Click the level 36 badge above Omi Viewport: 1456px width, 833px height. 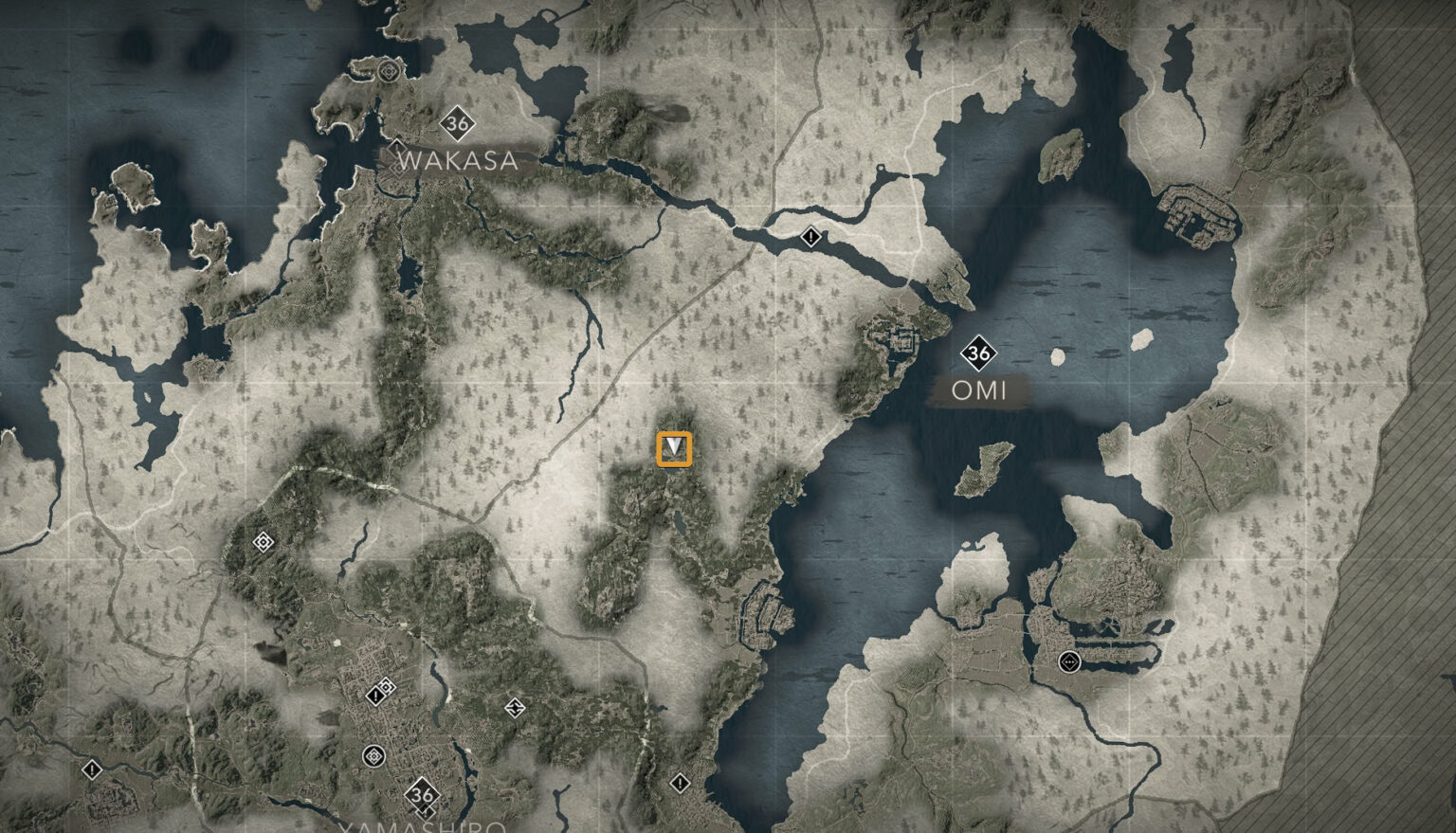click(979, 353)
